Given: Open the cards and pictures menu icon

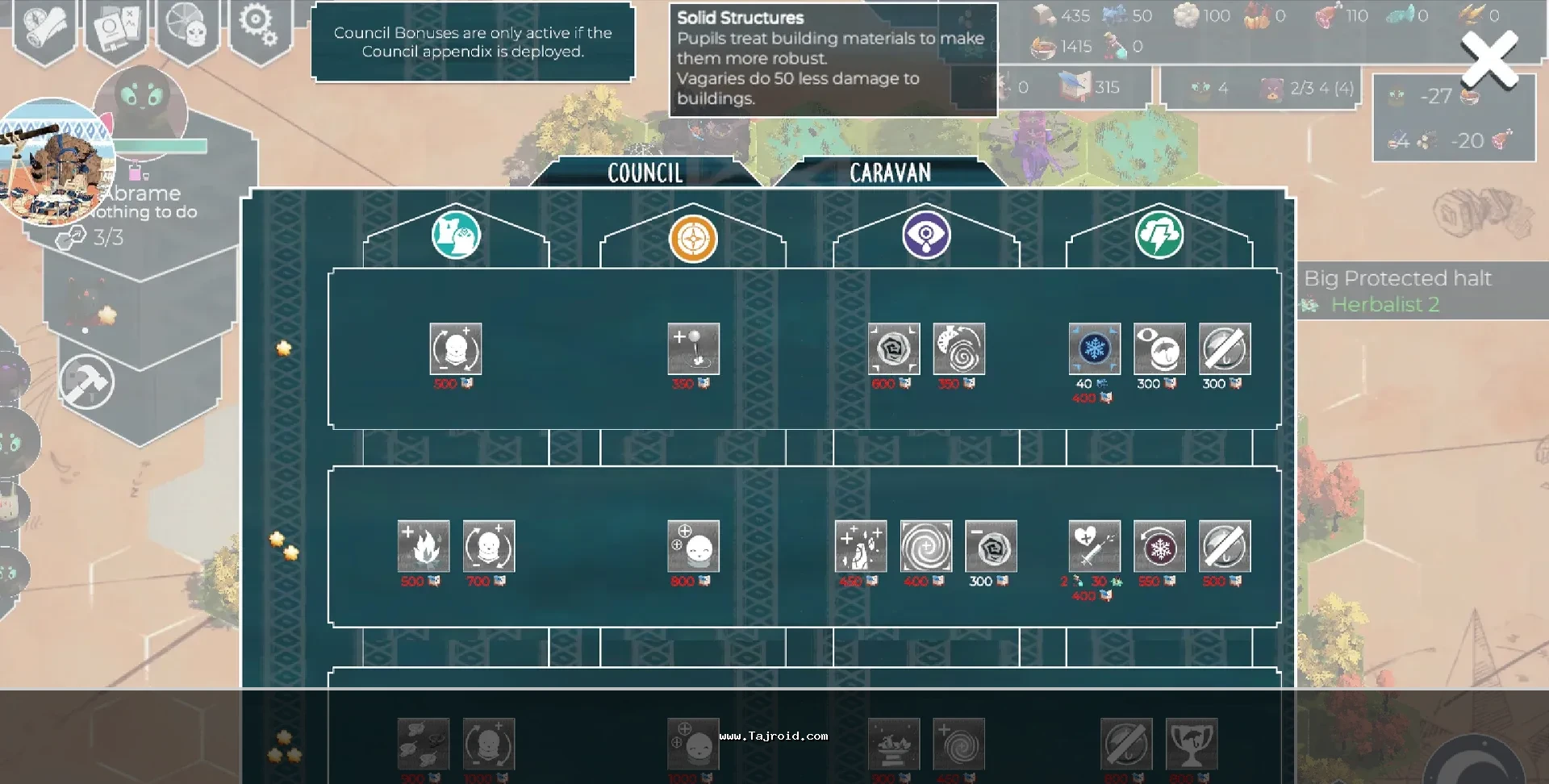Looking at the screenshot, I should tap(116, 27).
